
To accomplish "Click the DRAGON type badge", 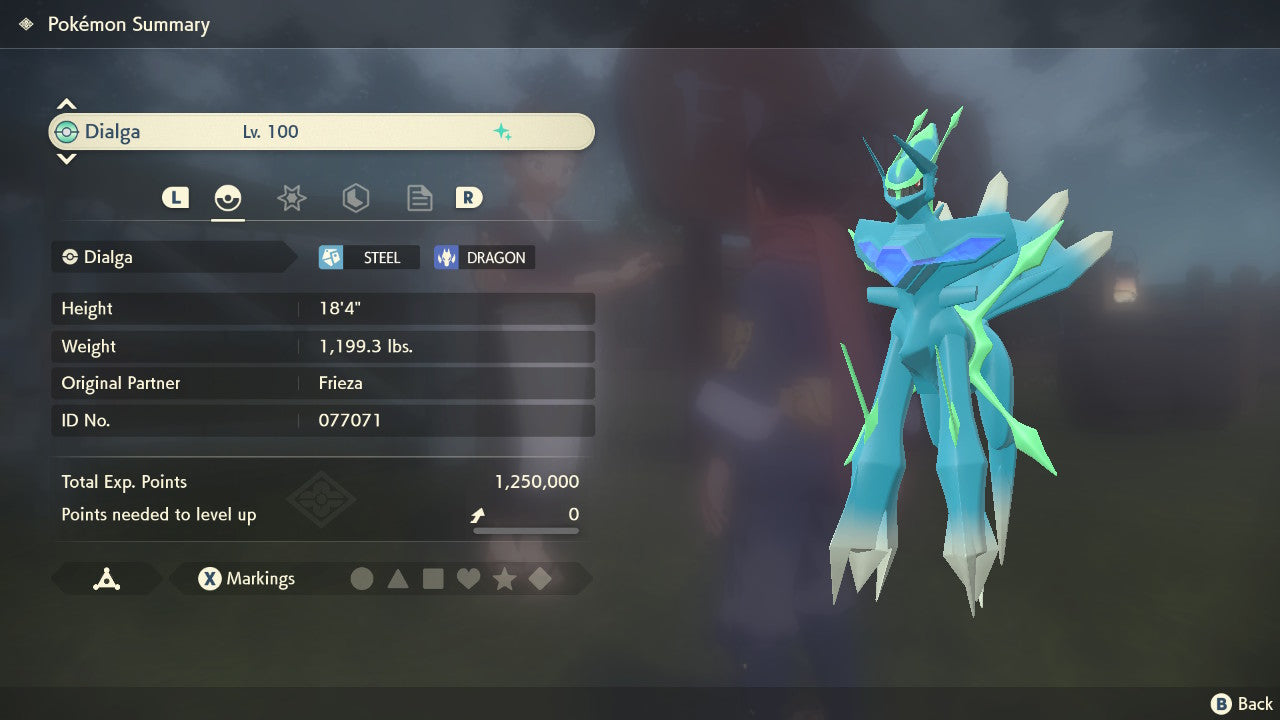I will pos(484,258).
